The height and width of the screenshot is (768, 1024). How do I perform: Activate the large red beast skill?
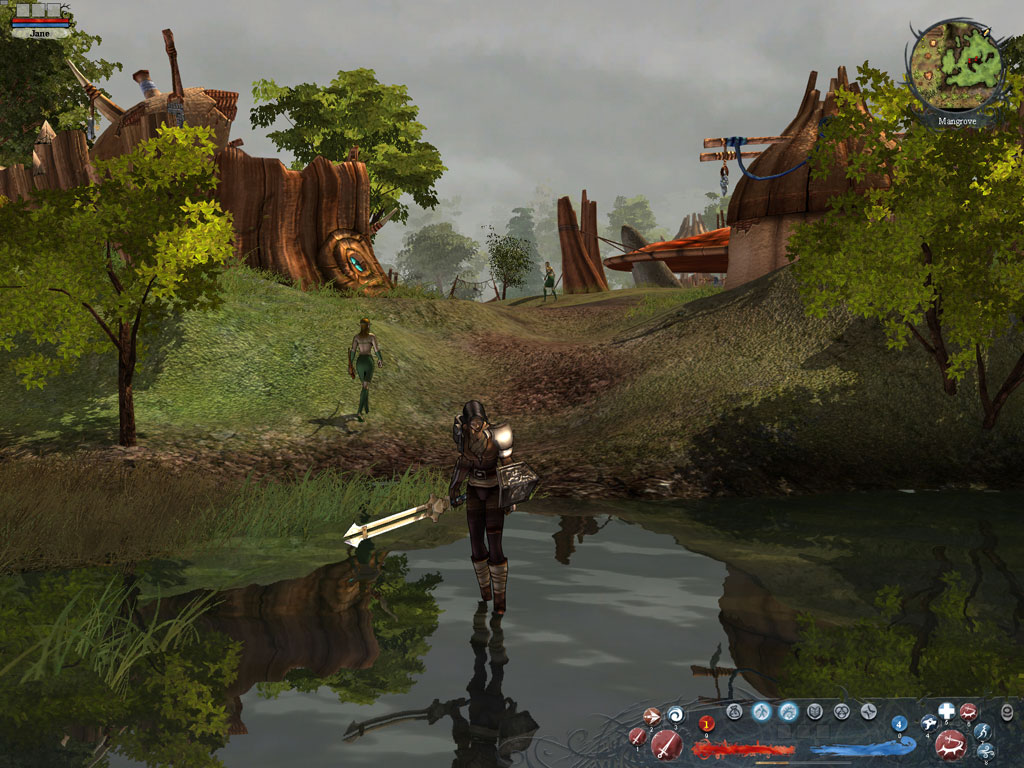950,744
